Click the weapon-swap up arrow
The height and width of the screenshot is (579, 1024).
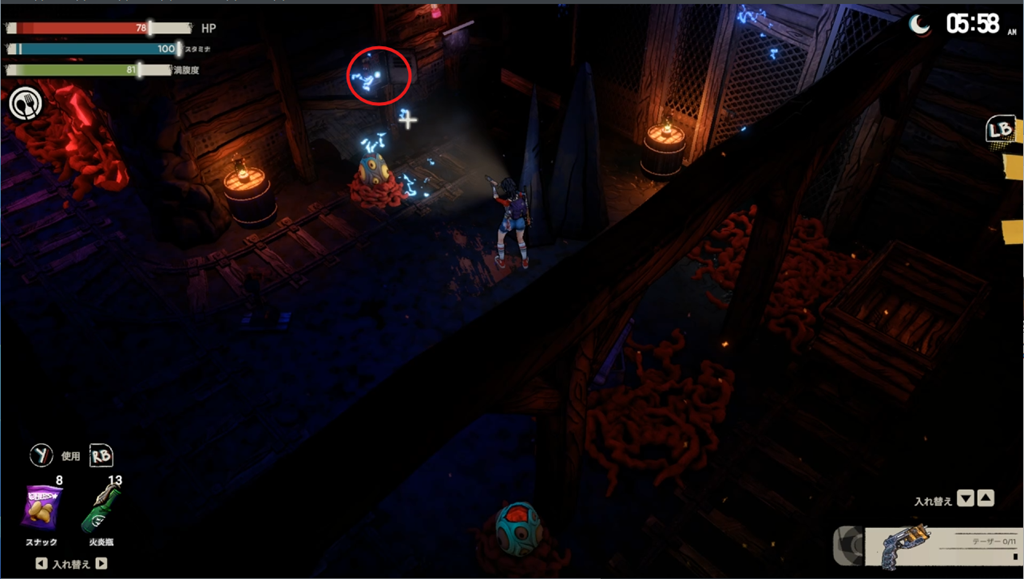pyautogui.click(x=985, y=498)
